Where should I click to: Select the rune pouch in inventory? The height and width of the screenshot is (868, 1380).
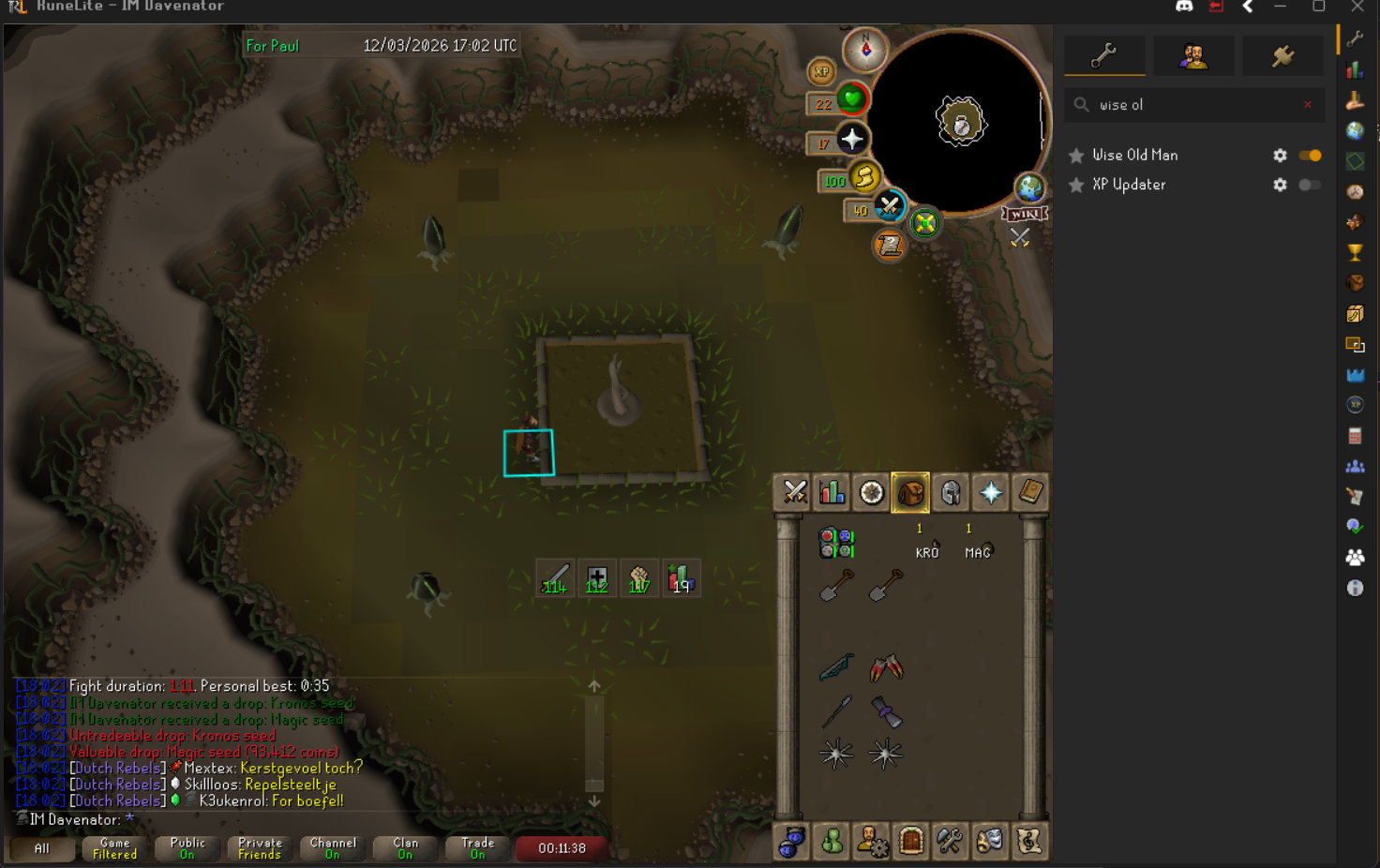click(x=836, y=543)
